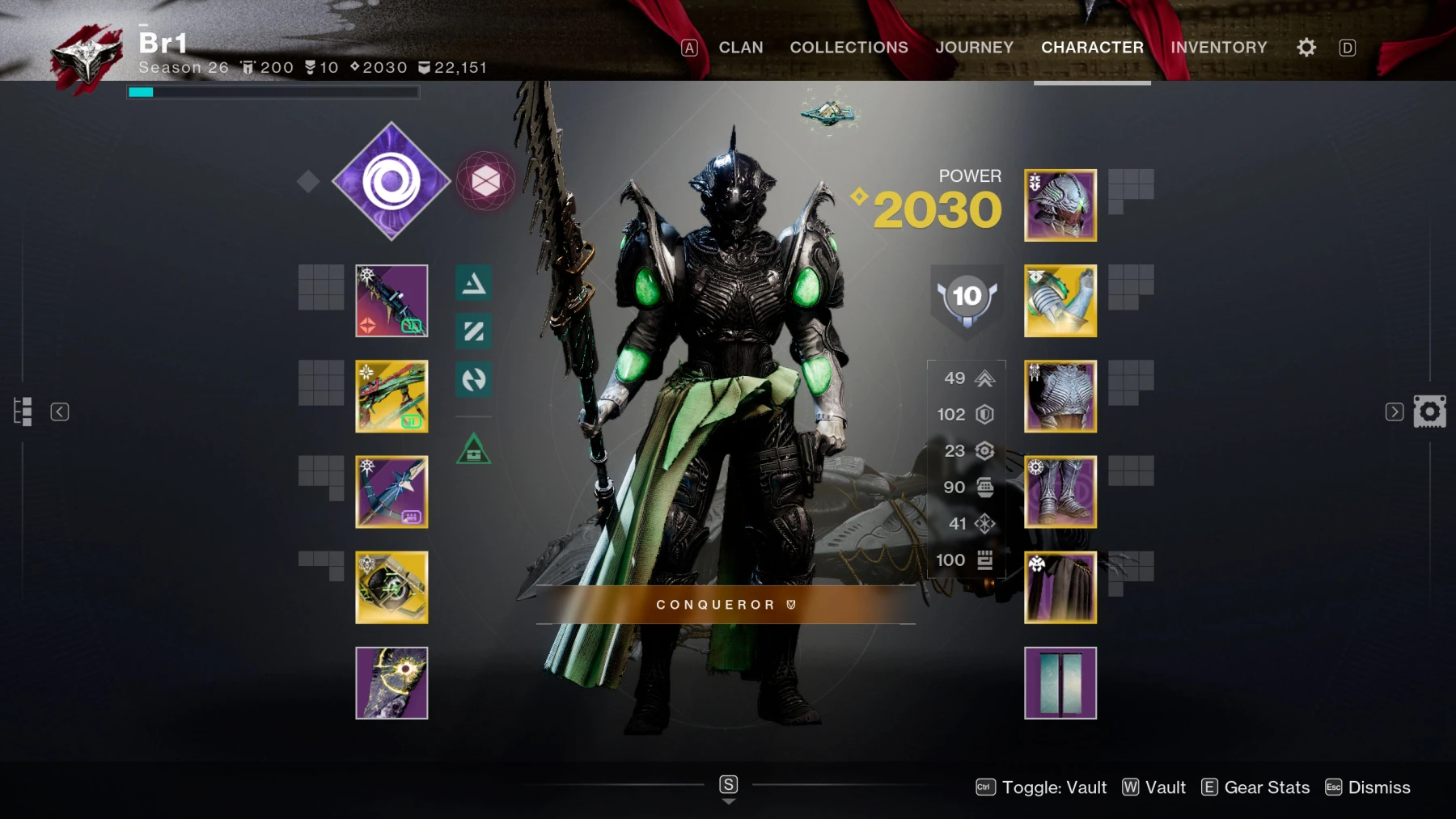1456x819 pixels.
Task: Click the season rank 10 badge
Action: coord(966,297)
